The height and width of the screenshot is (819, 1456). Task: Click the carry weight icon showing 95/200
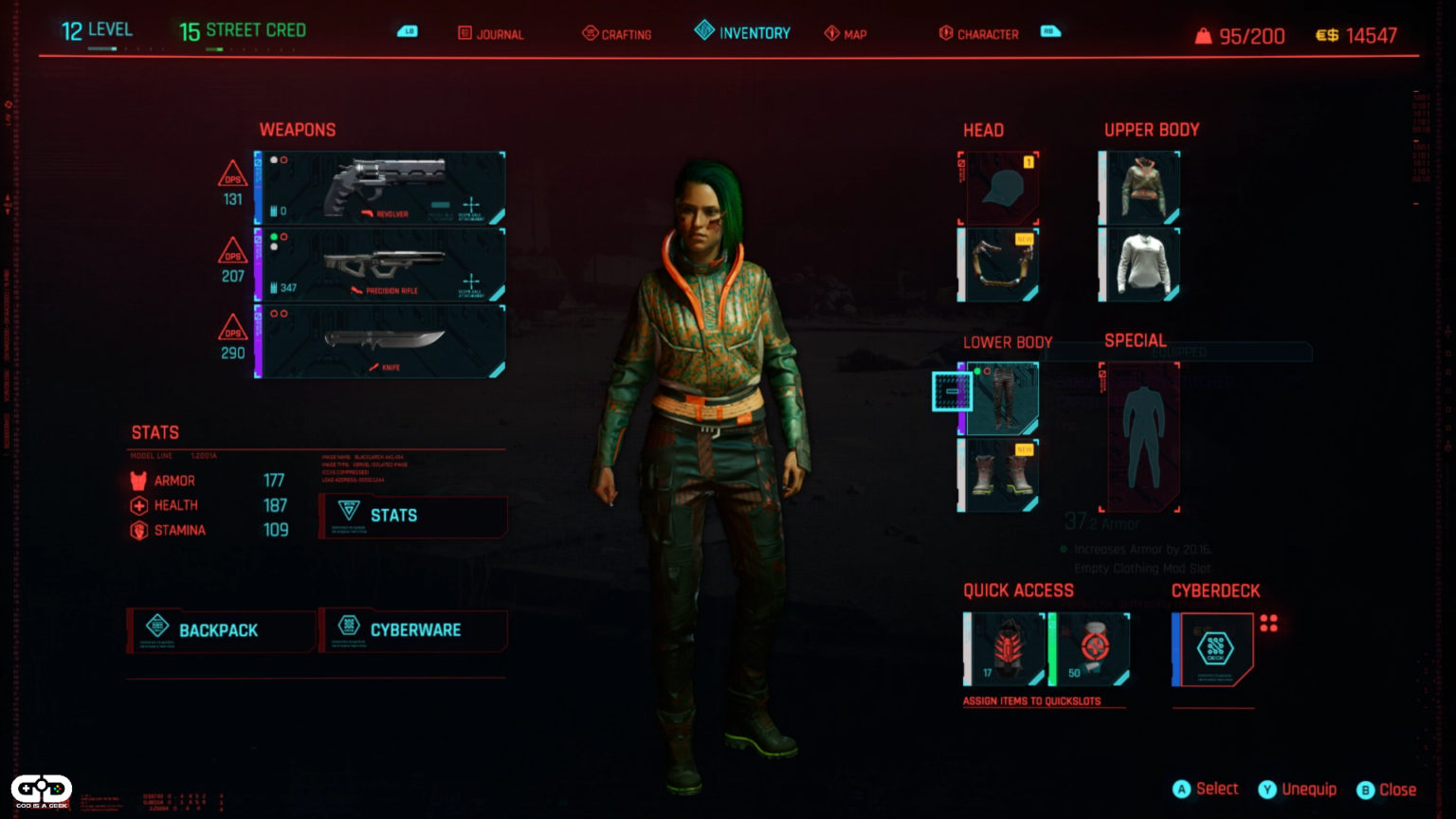(1203, 35)
